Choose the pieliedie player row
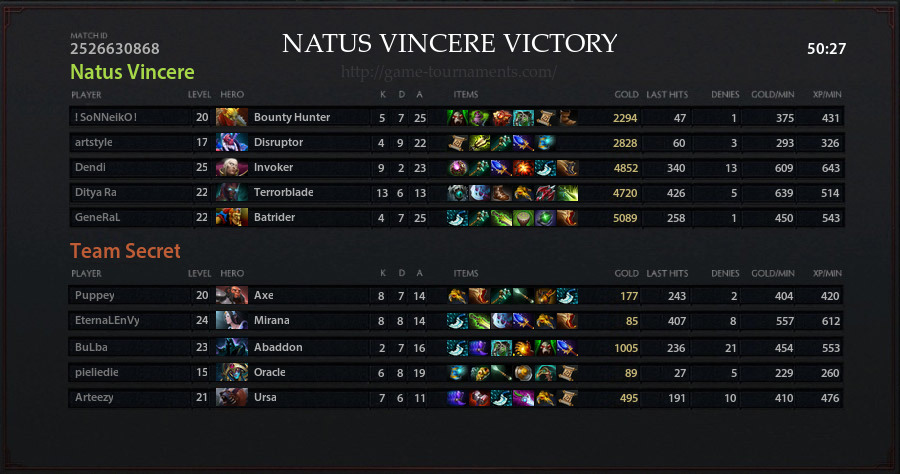 pos(96,372)
